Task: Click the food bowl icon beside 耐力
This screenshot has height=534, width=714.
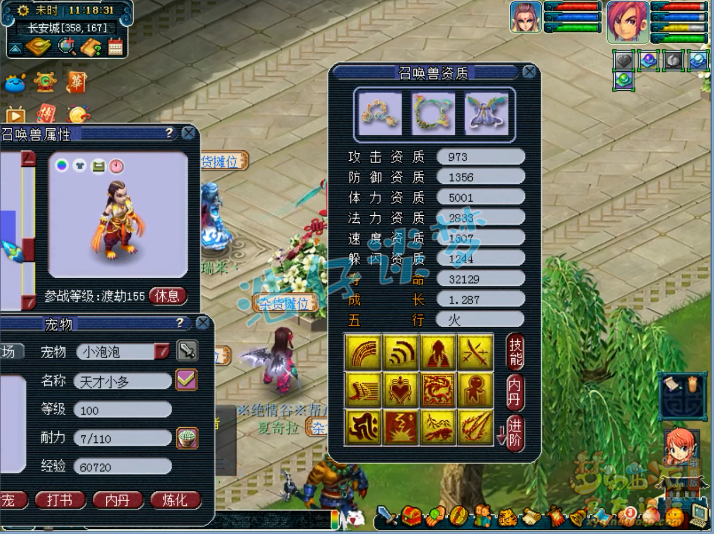Action: (x=186, y=437)
